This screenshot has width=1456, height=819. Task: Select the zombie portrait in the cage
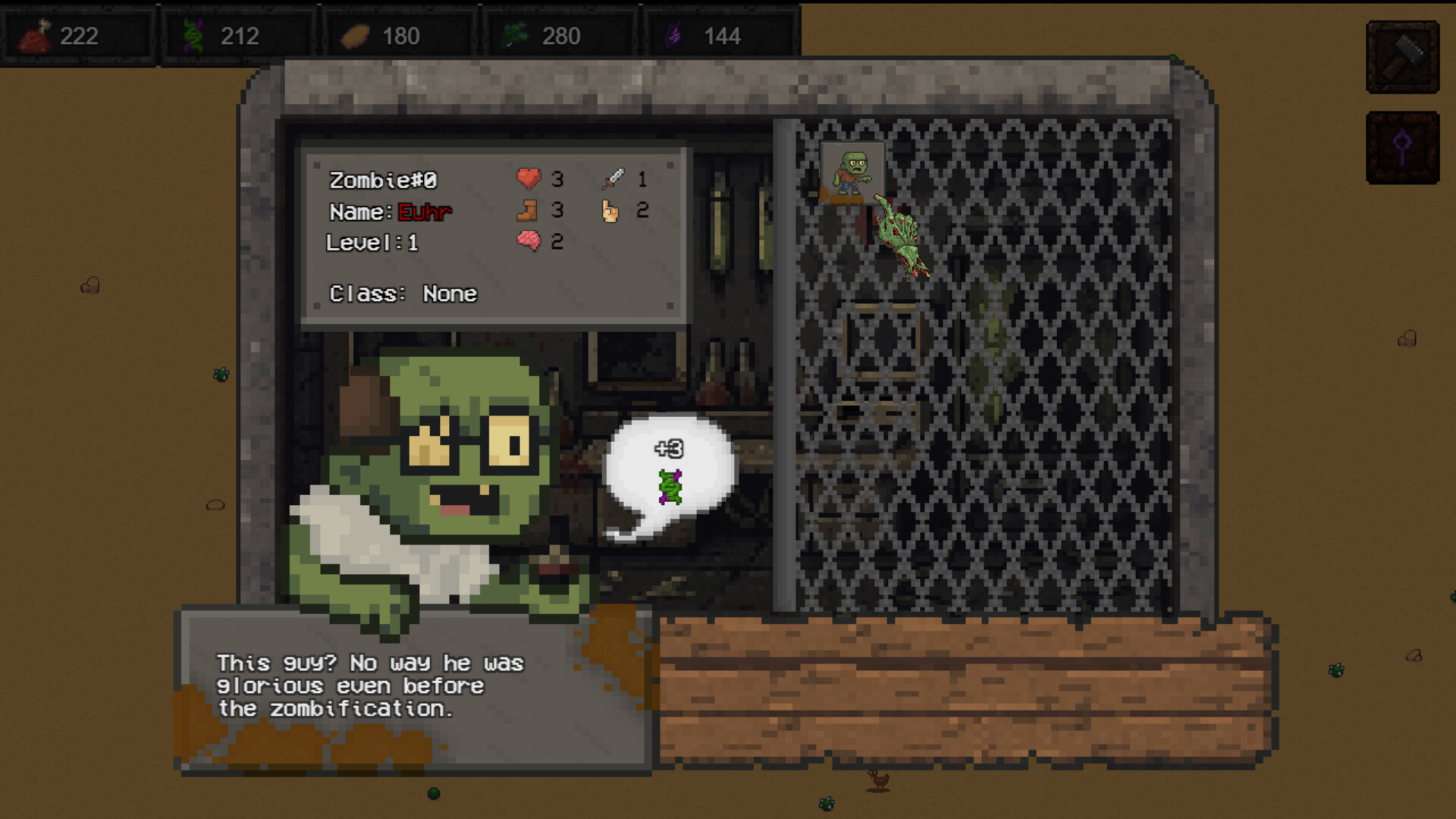pos(852,173)
